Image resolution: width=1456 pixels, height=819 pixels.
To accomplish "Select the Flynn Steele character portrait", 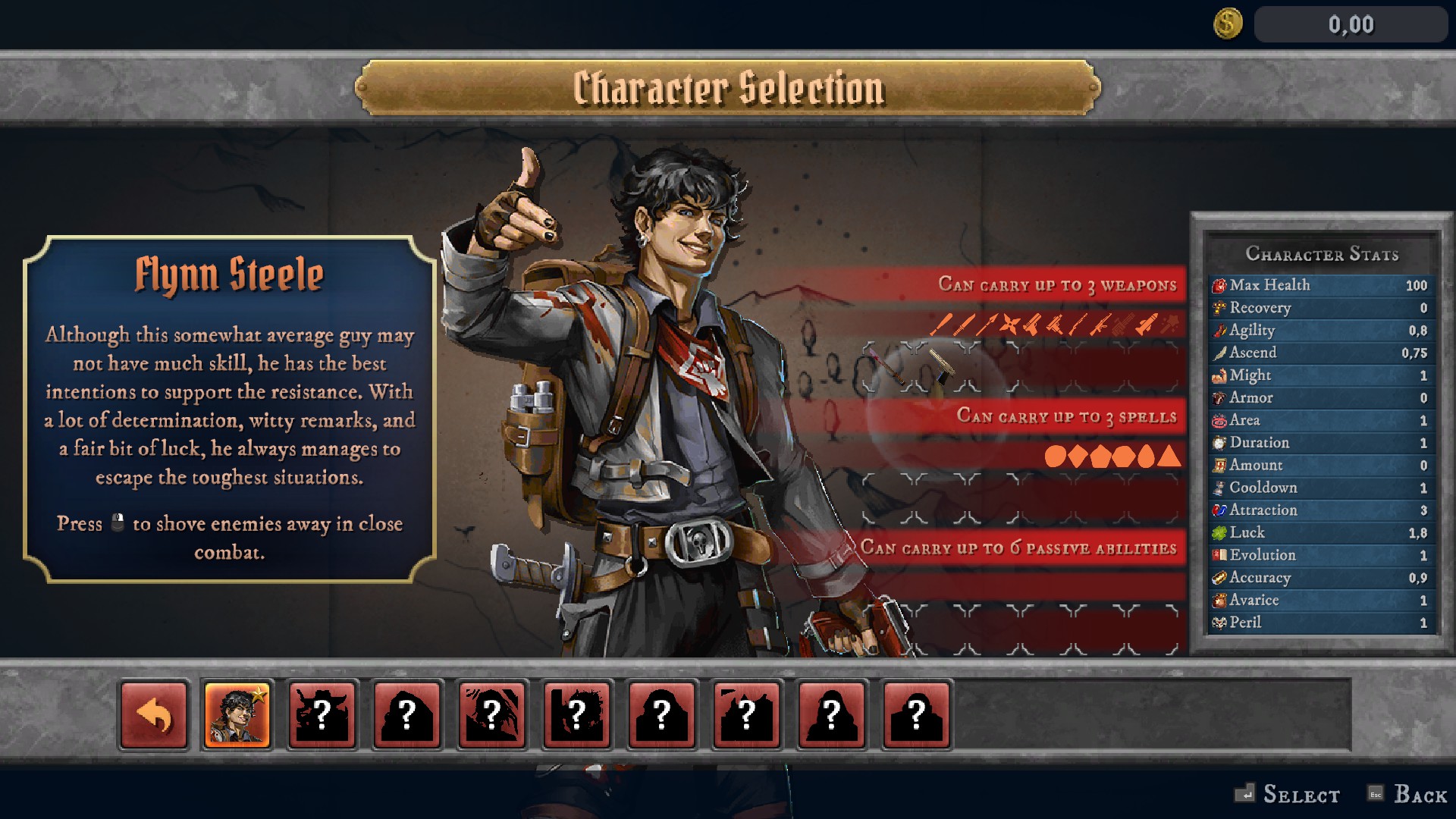I will 237,715.
